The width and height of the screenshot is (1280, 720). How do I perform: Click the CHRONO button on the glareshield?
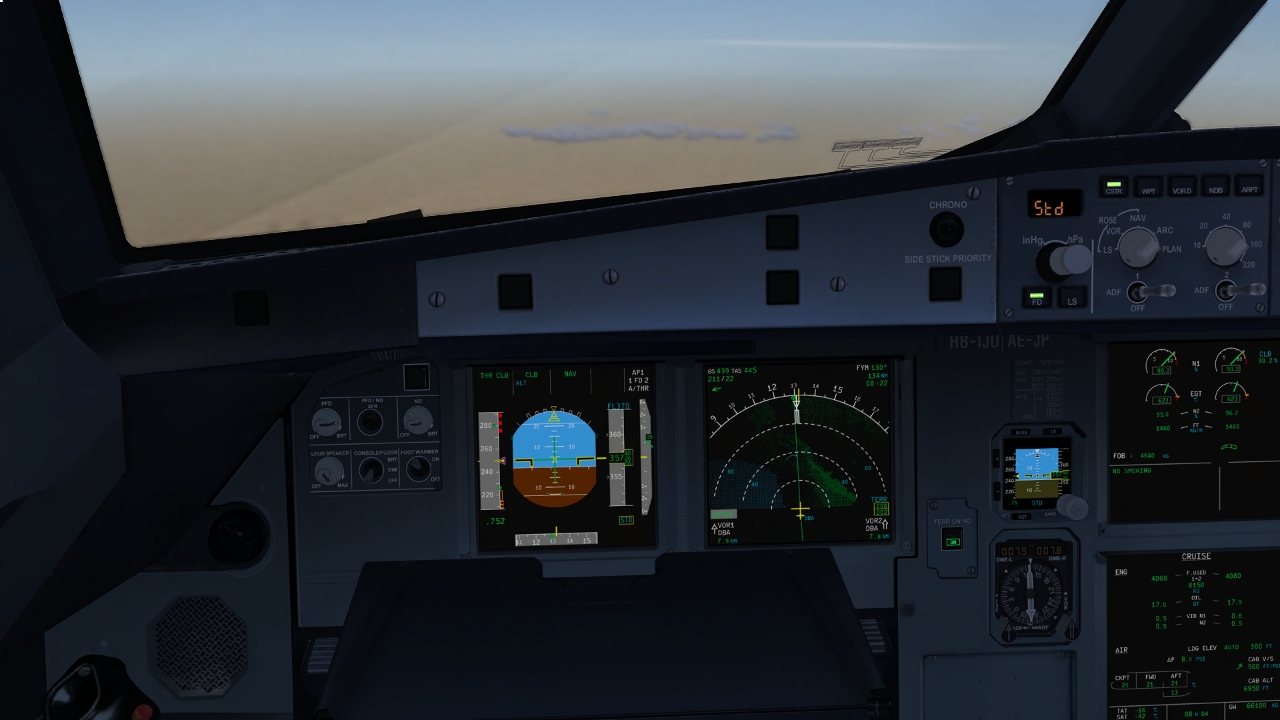pos(946,230)
